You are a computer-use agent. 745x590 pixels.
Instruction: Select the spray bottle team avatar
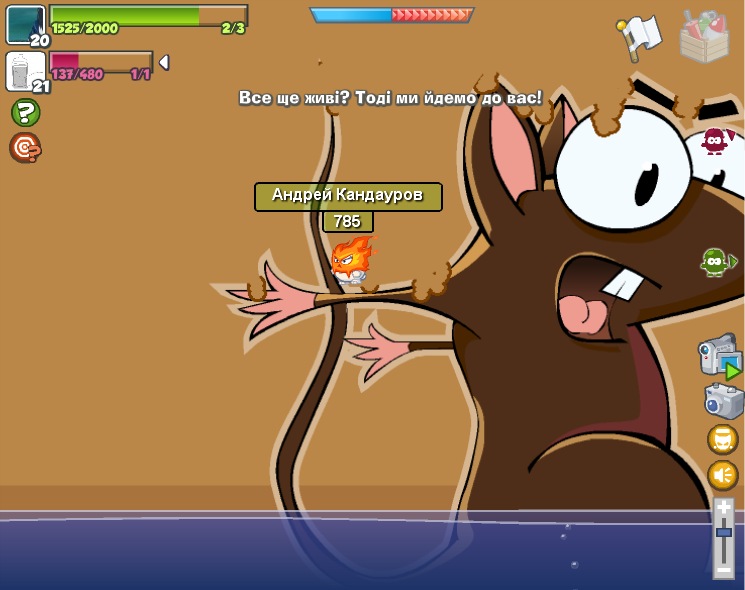[24, 71]
